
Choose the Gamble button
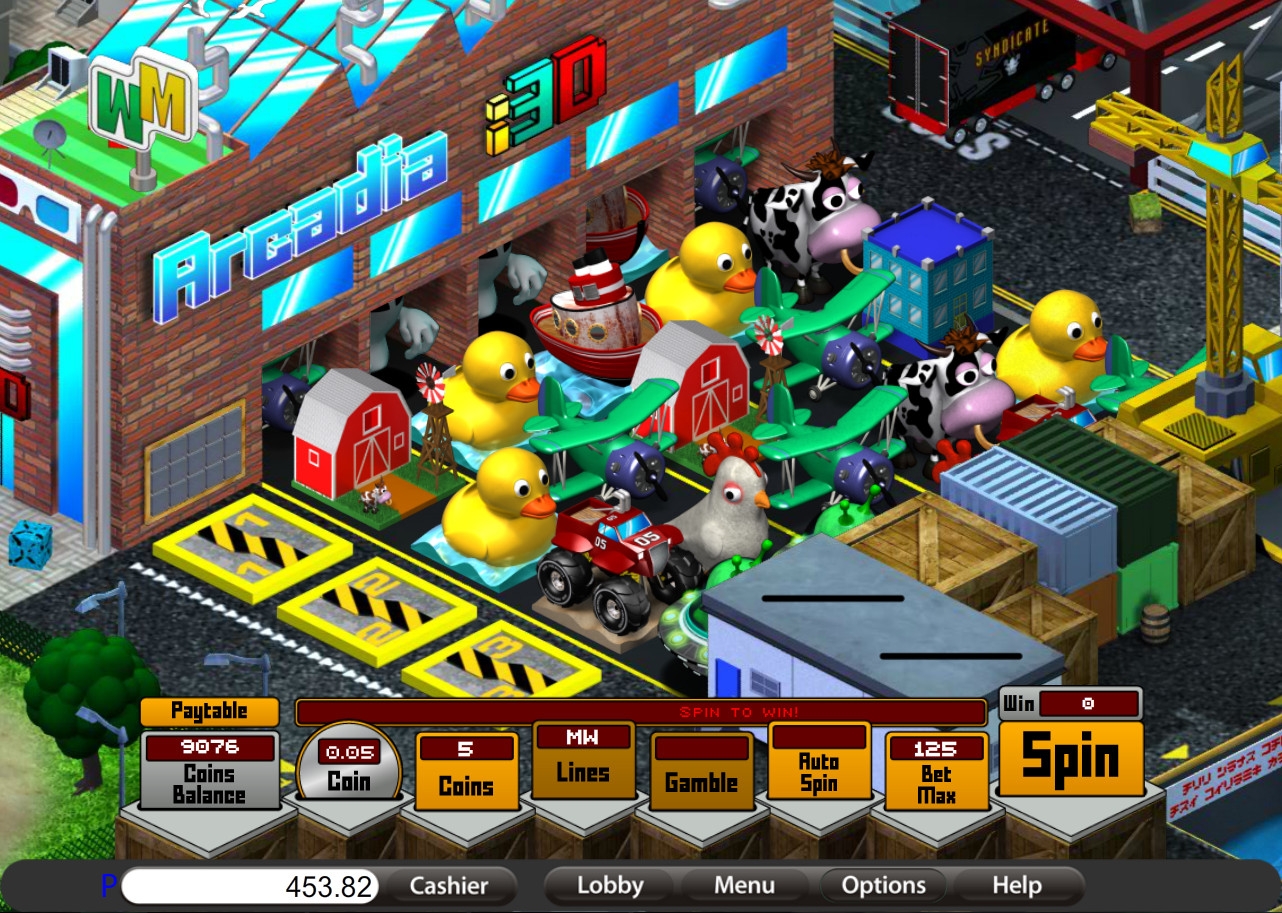[x=701, y=782]
